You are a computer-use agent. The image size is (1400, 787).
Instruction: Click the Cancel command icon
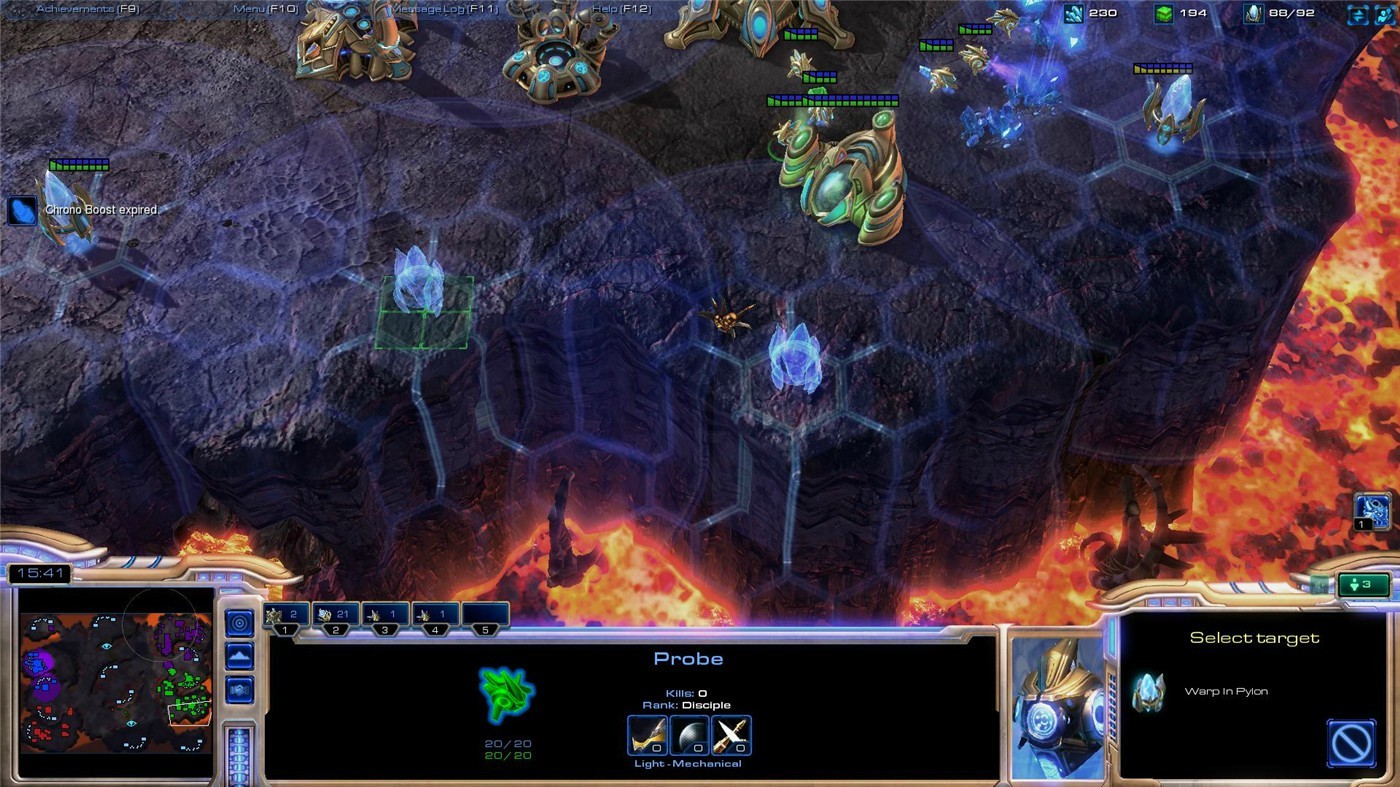pyautogui.click(x=1352, y=744)
